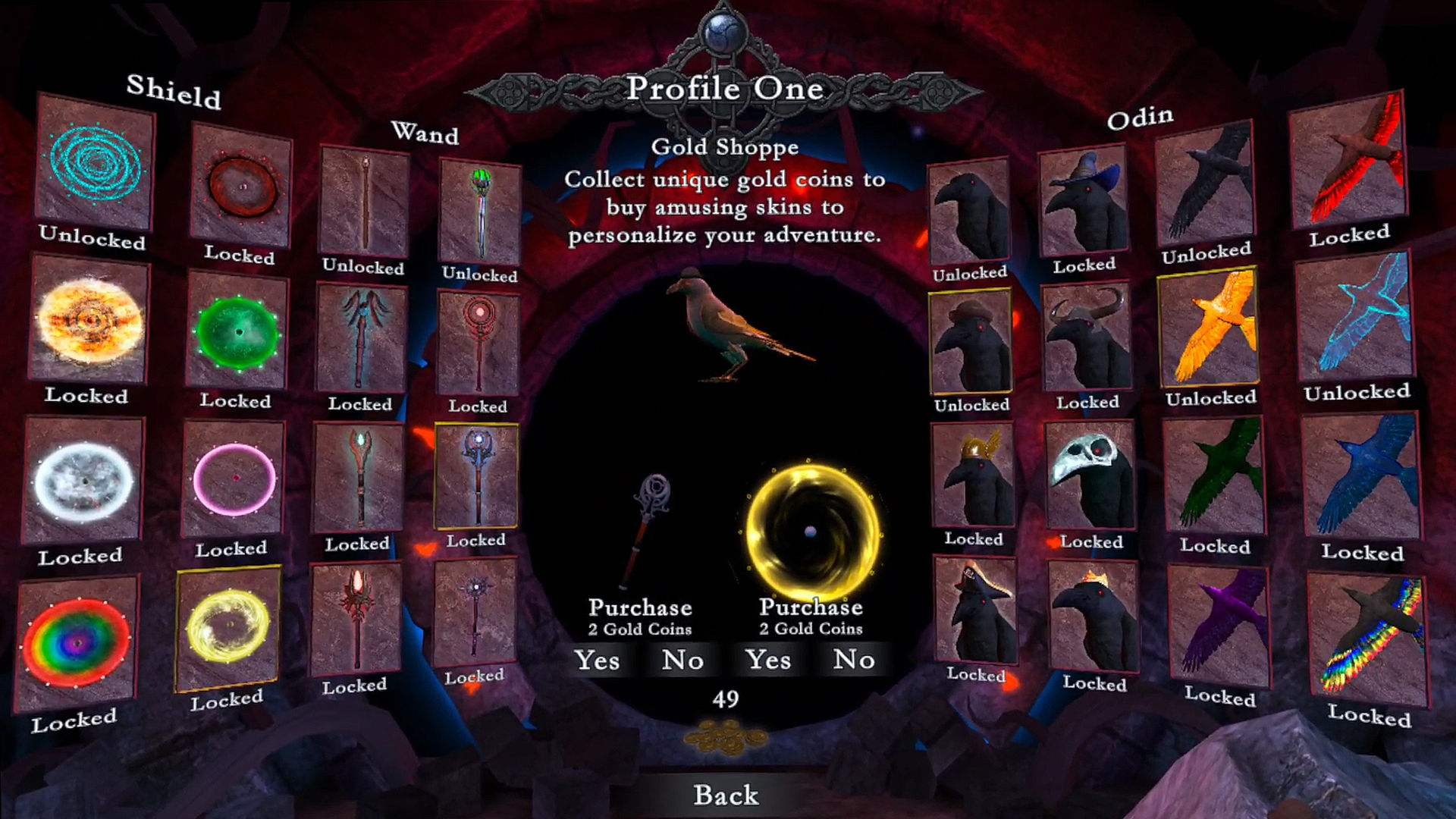Confirm the wand purchase with Yes
The width and height of the screenshot is (1456, 819).
click(x=597, y=661)
